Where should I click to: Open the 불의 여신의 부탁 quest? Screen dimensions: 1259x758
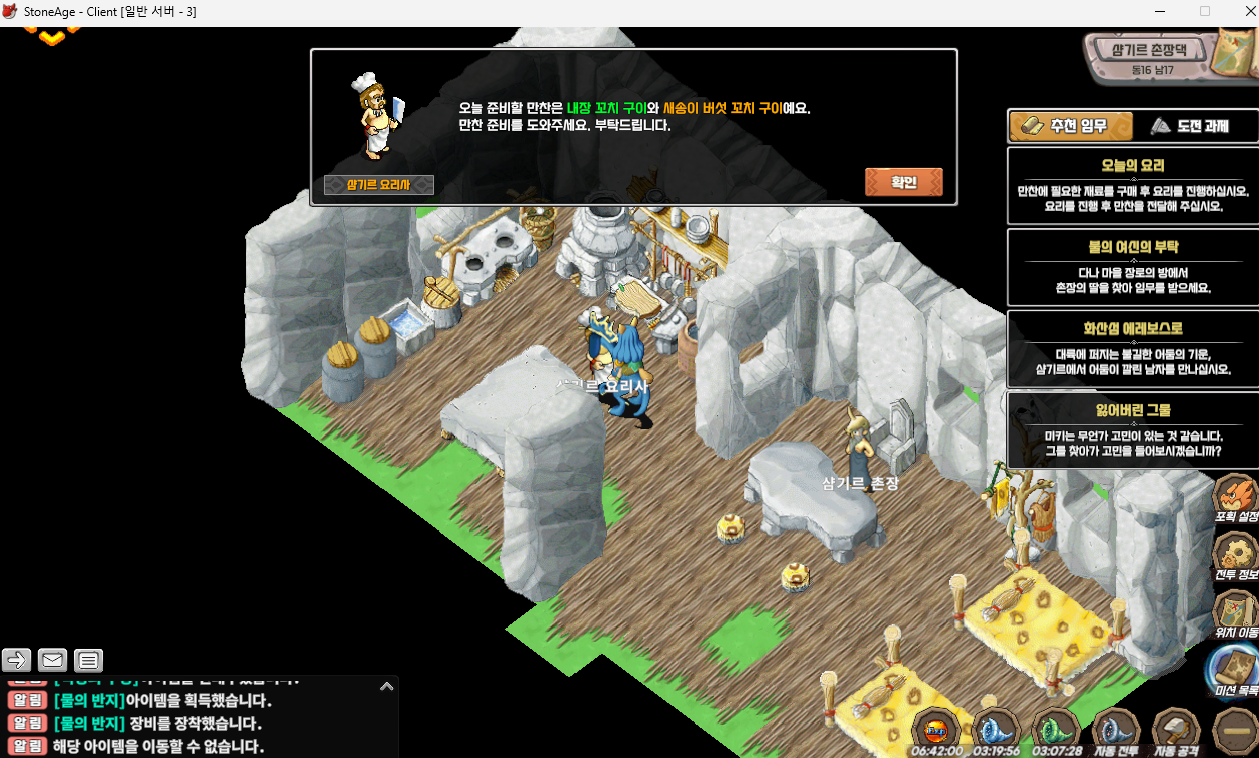pos(1132,267)
